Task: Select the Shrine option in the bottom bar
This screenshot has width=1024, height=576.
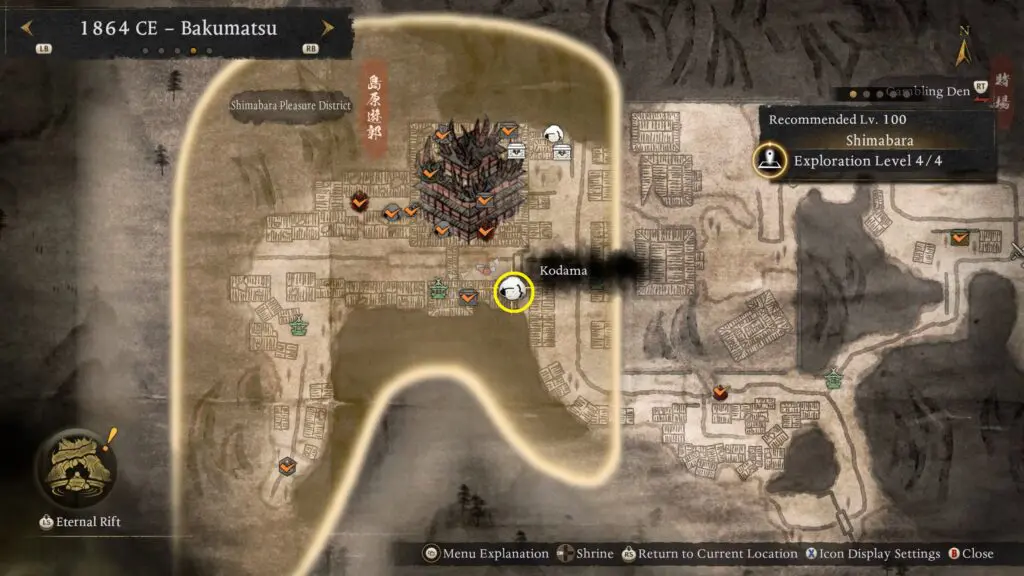Action: (x=587, y=553)
